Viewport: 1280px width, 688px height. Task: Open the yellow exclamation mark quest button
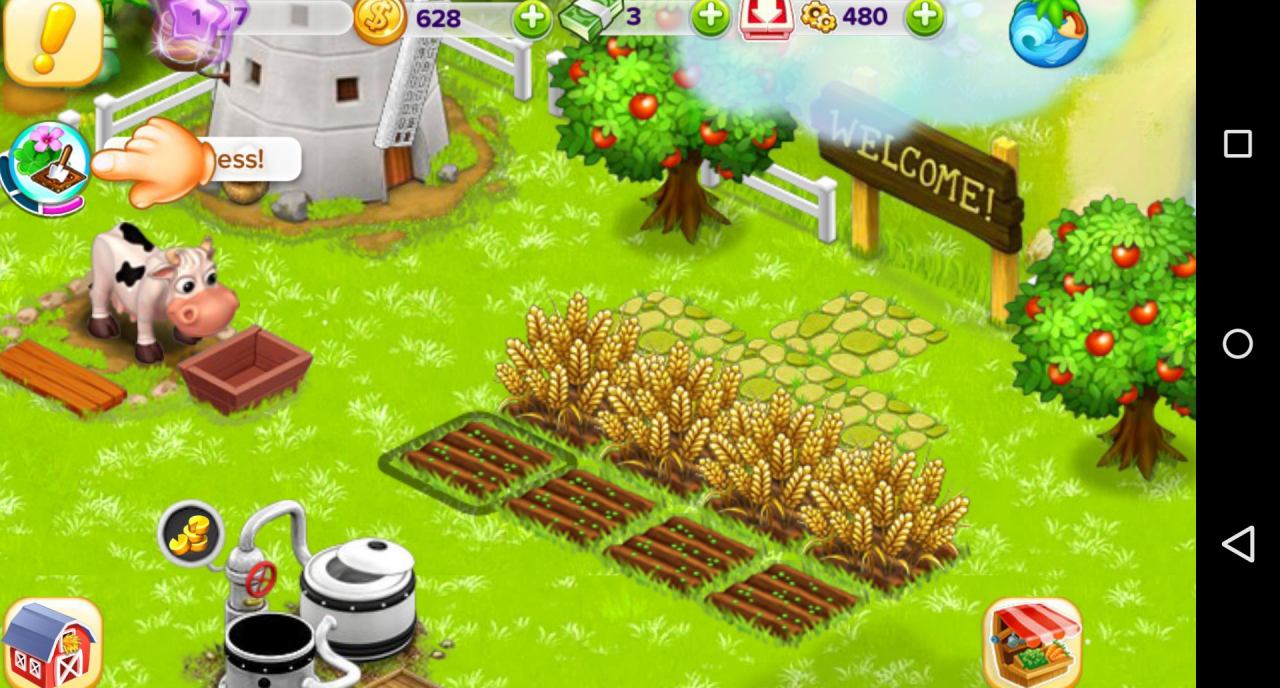pos(52,40)
